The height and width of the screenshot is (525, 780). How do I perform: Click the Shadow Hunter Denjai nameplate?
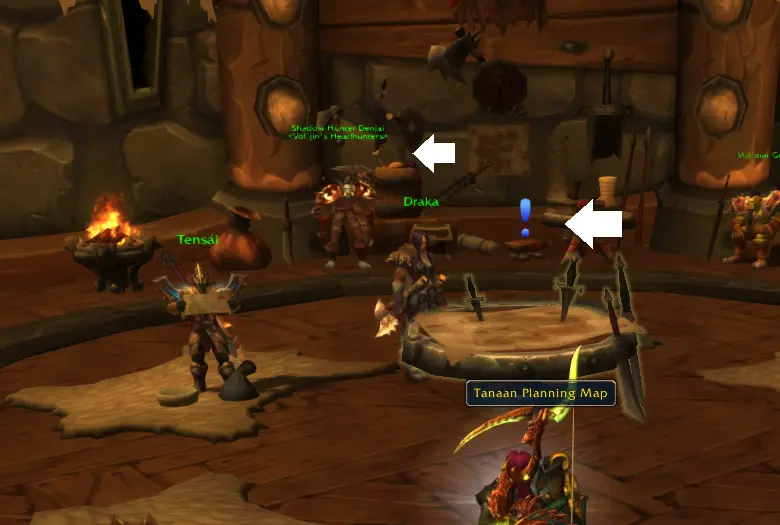click(x=339, y=129)
